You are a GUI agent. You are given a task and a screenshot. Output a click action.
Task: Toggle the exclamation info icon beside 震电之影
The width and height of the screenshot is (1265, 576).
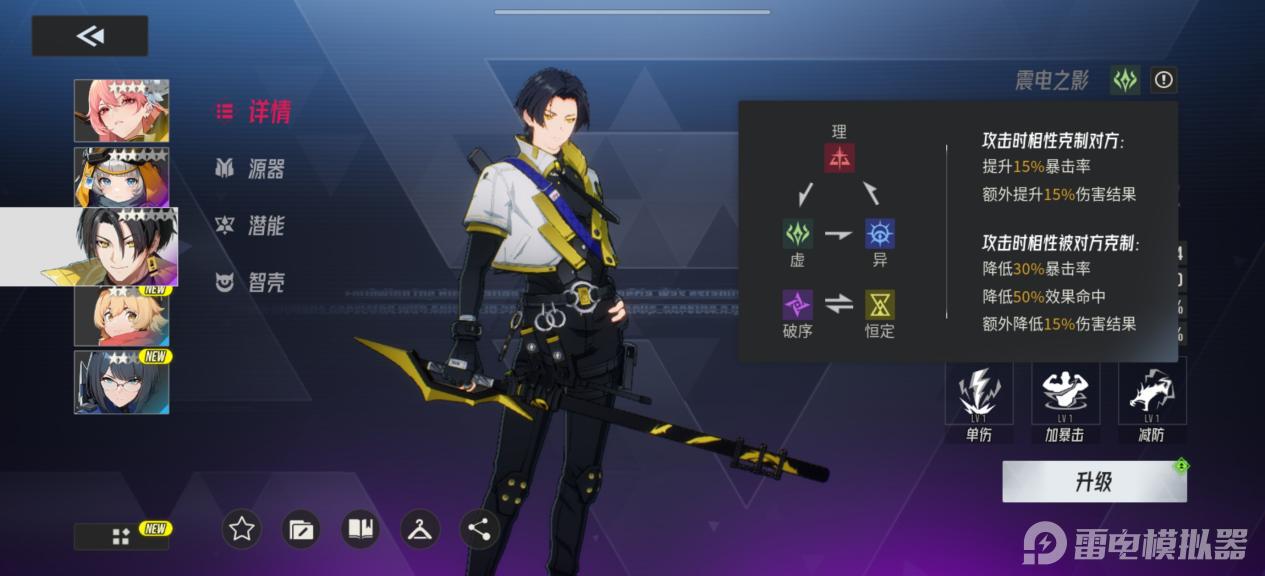(x=1163, y=80)
